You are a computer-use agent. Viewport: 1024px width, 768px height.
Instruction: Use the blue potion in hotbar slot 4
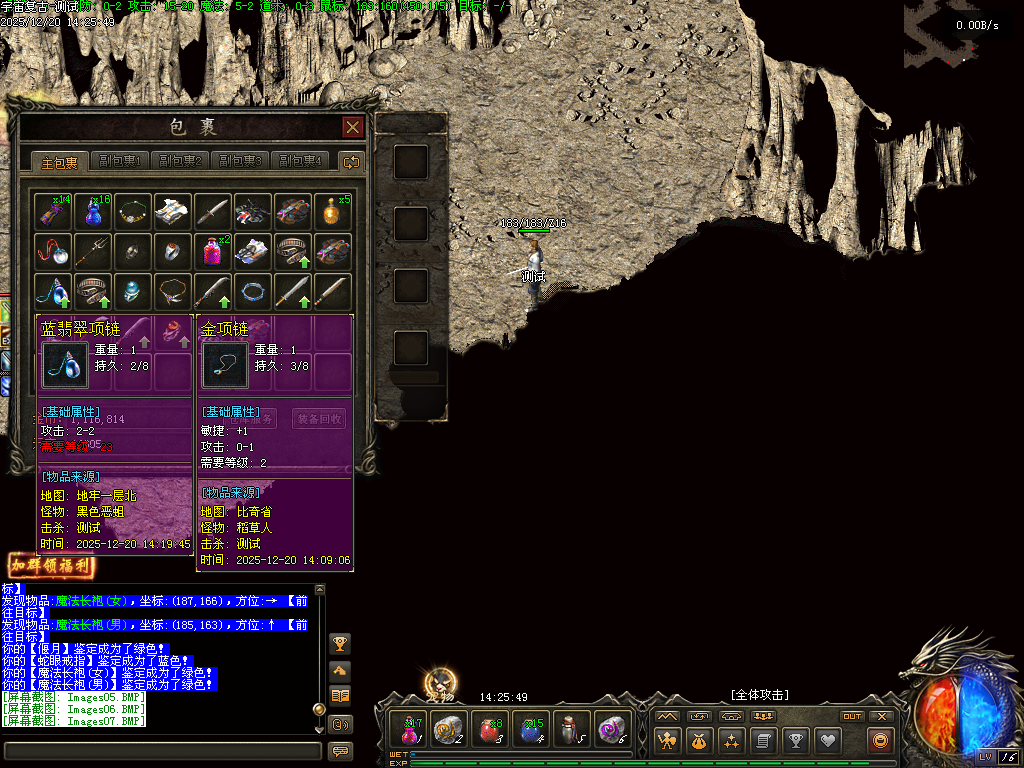pyautogui.click(x=528, y=730)
